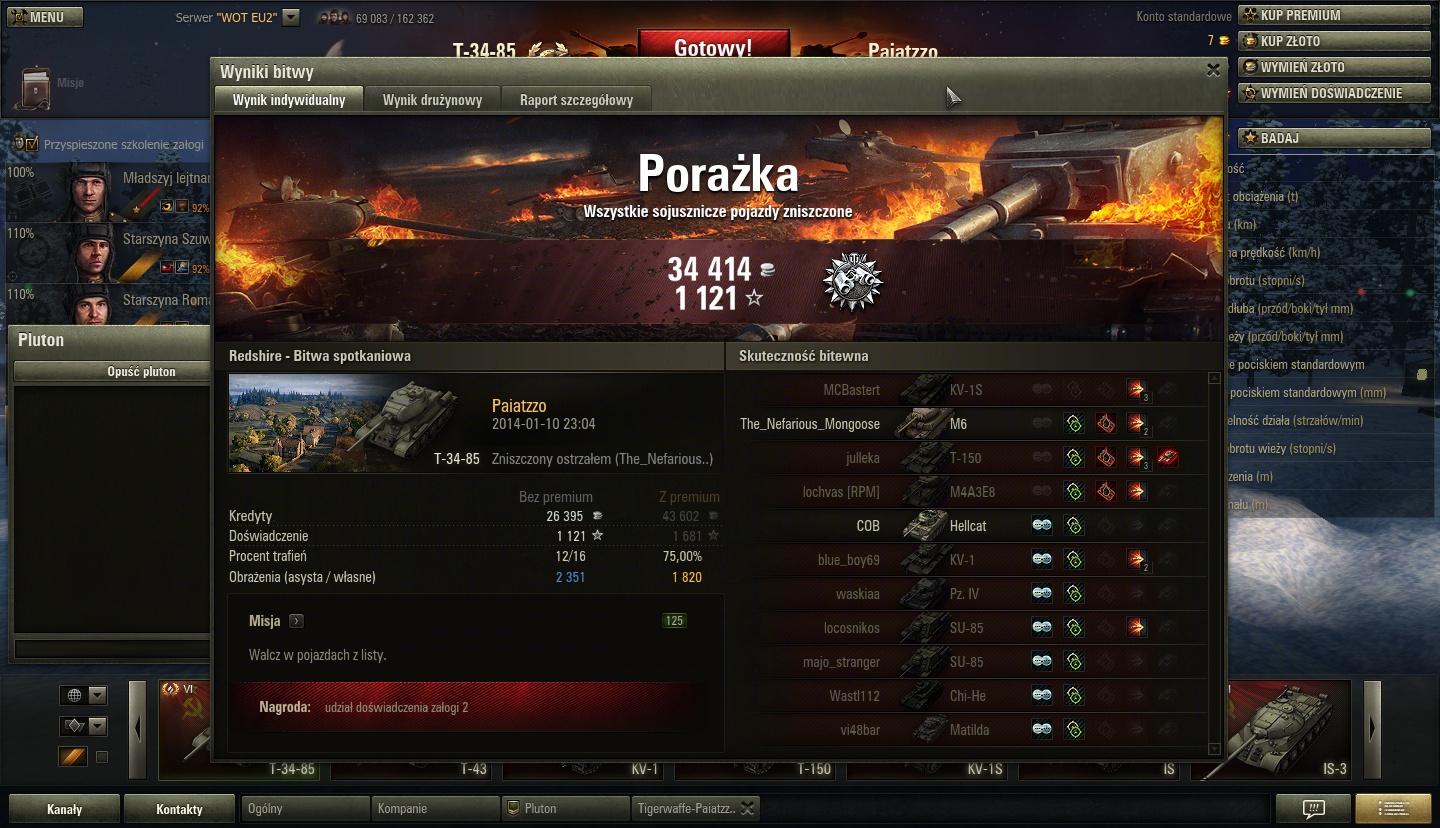Screen dimensions: 1440x828
Task: Buy premium with KUP PREMIUM
Action: [x=1334, y=15]
